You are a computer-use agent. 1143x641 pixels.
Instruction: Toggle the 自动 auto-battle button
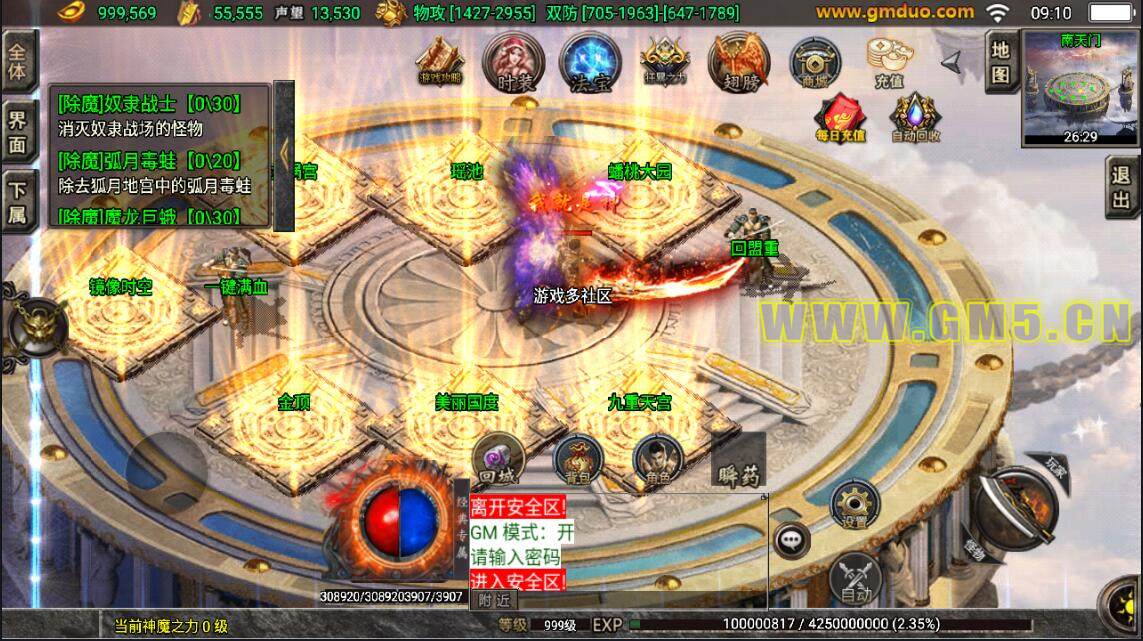[x=855, y=578]
